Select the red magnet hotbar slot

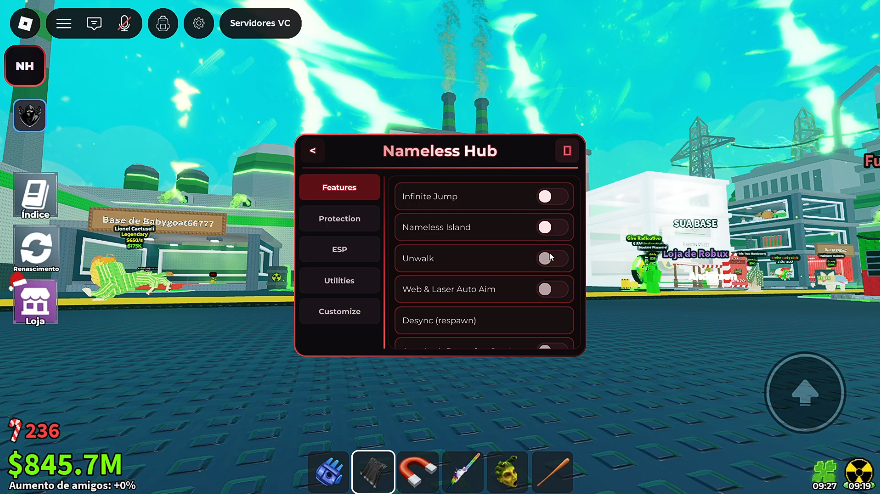point(417,471)
